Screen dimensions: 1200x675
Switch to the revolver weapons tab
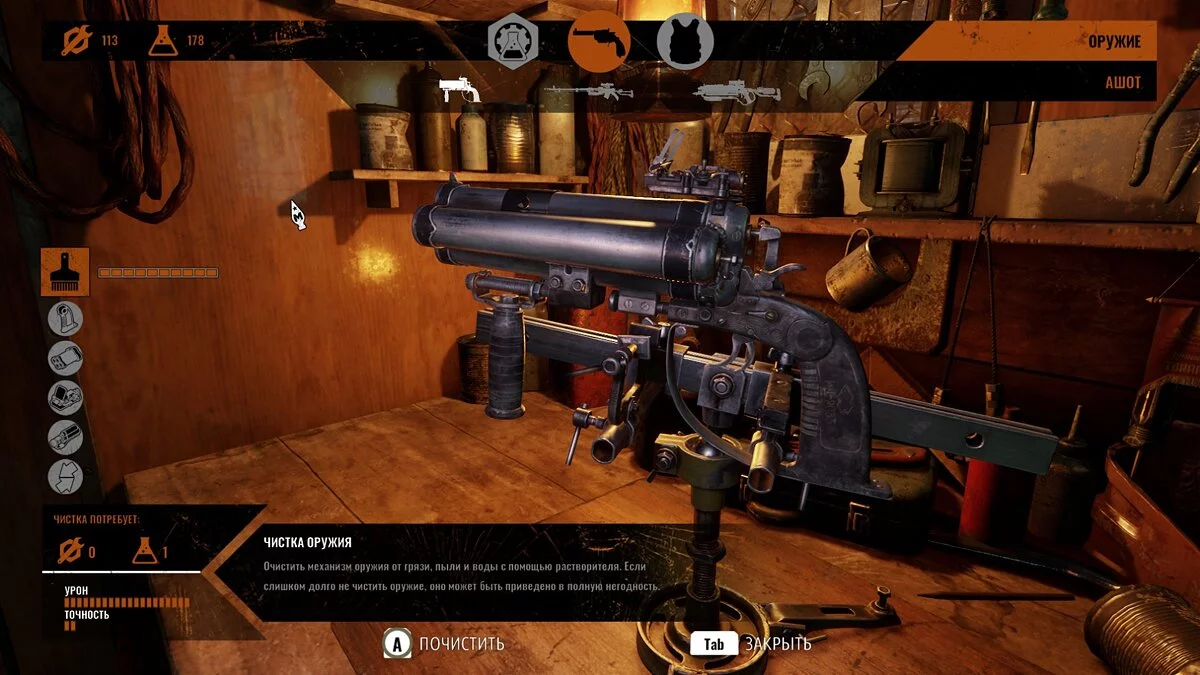click(598, 42)
